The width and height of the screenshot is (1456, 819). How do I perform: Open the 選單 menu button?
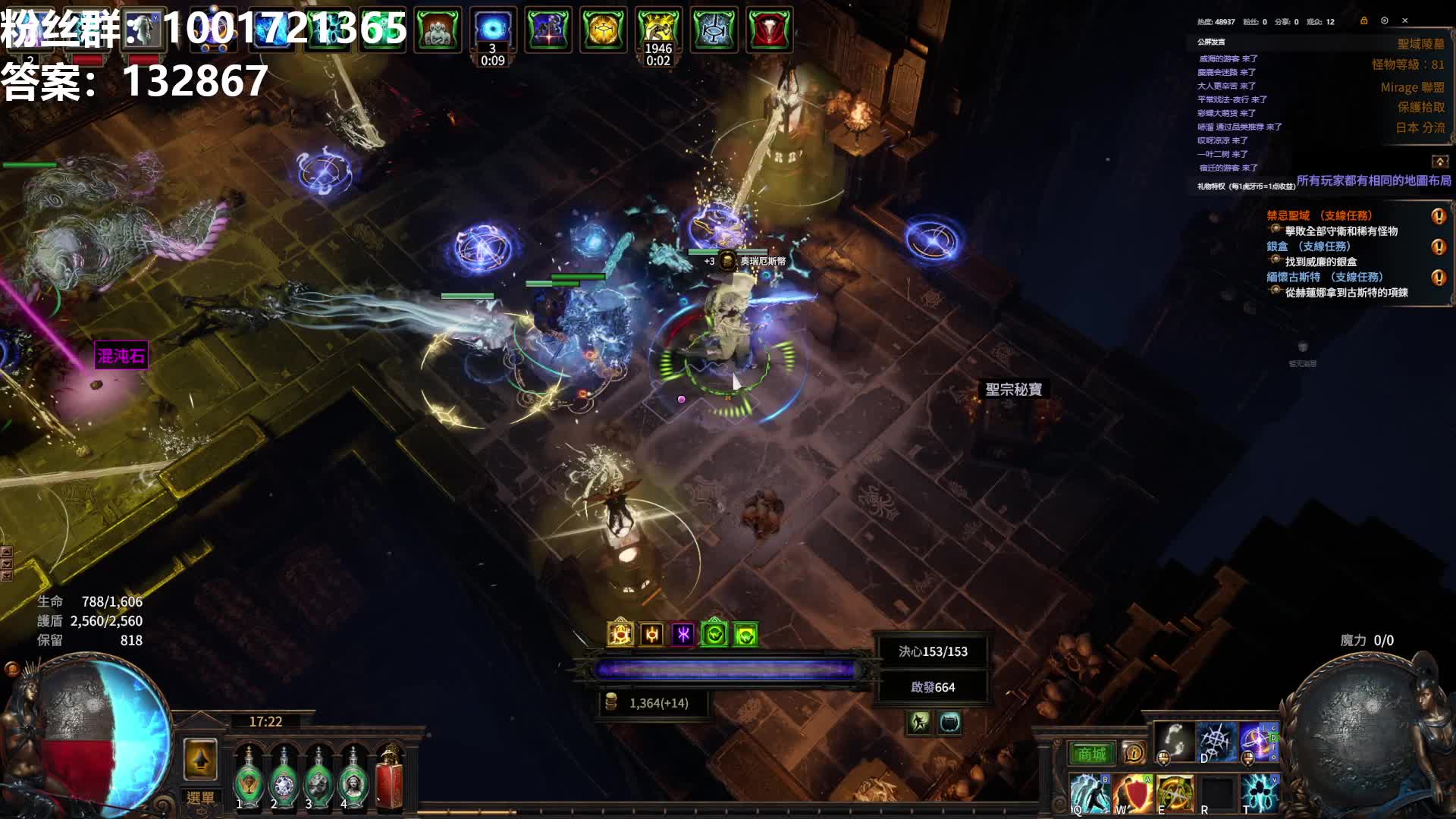(200, 798)
